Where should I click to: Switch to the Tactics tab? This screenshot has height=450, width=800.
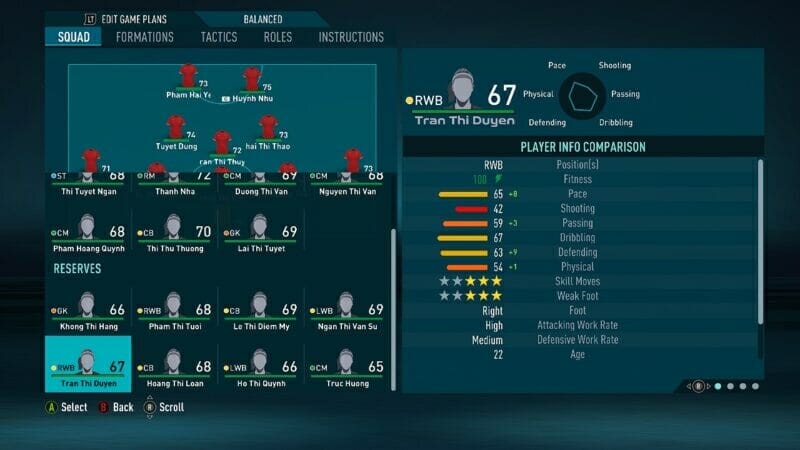218,37
